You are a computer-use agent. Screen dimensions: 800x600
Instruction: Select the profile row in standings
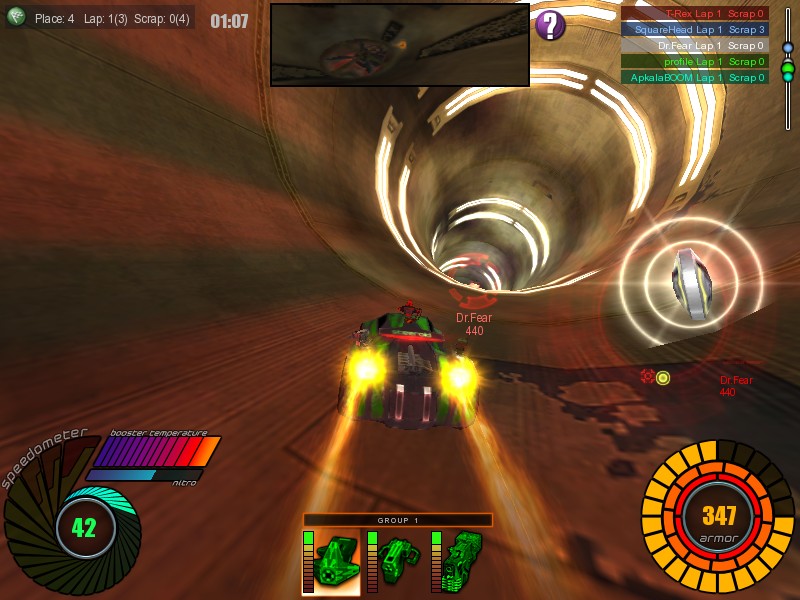(x=695, y=62)
